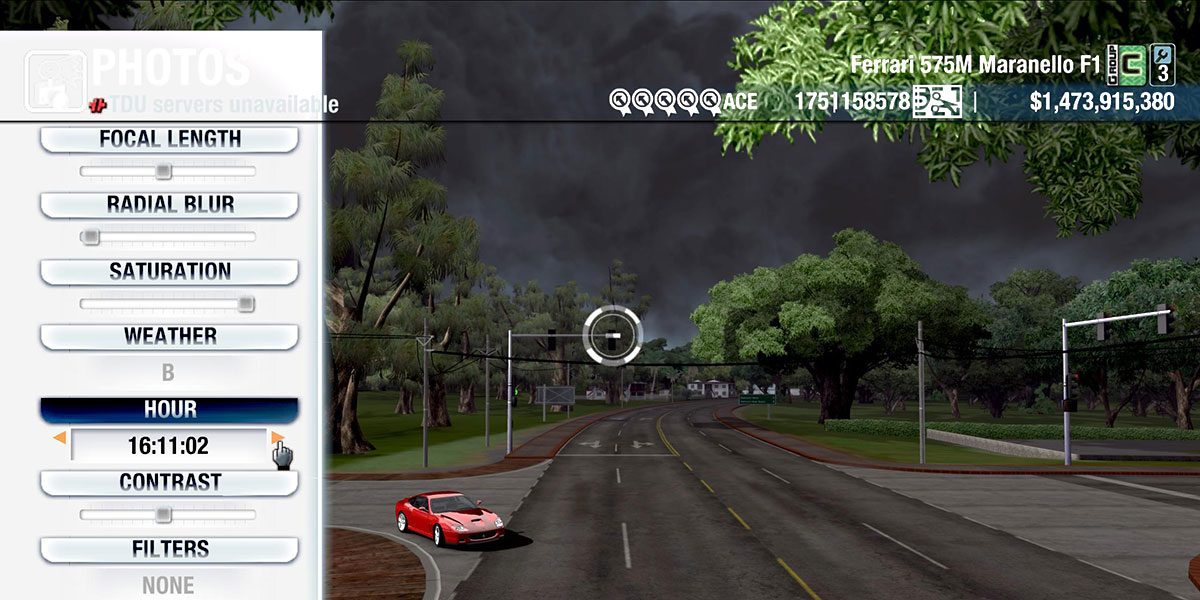Select the Hour option
The width and height of the screenshot is (1200, 600).
click(x=169, y=410)
